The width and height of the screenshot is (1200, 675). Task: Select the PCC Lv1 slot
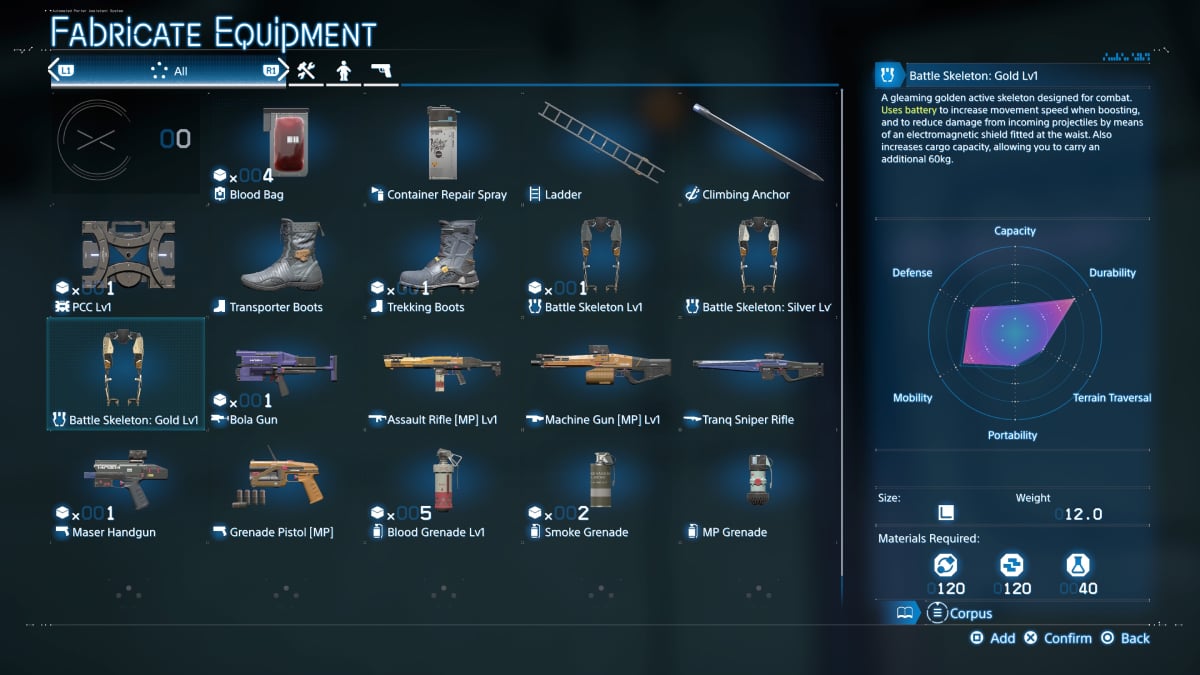(126, 260)
